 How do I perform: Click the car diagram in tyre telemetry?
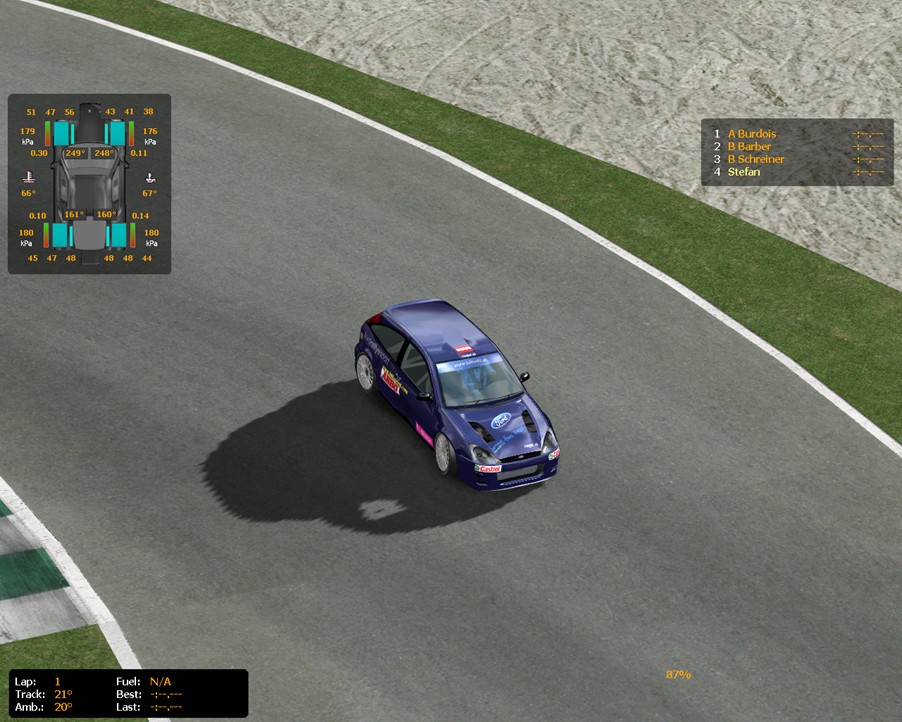click(90, 183)
